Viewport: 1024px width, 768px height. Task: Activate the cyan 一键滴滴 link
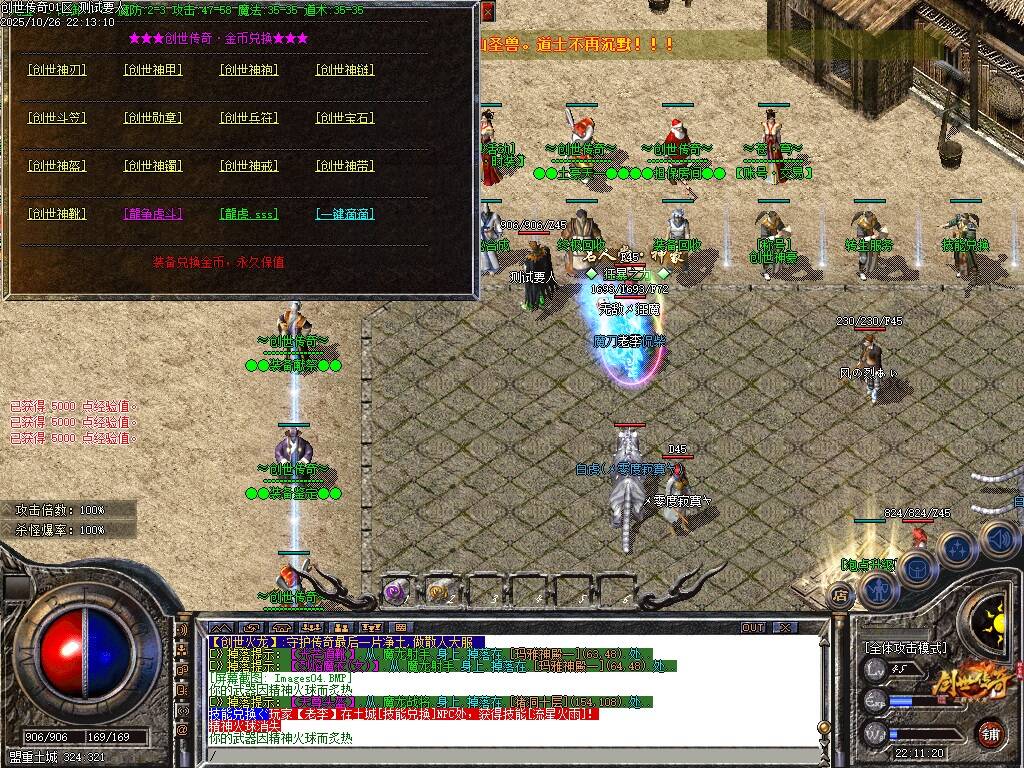coord(345,214)
